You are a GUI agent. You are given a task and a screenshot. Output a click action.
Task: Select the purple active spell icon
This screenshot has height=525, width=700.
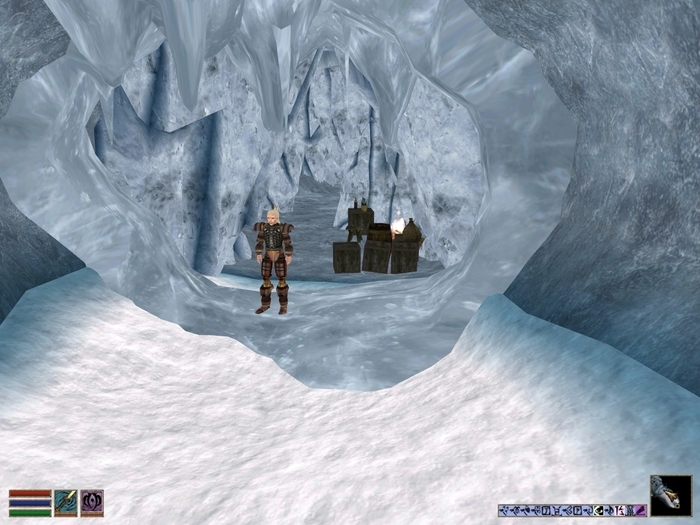point(92,502)
